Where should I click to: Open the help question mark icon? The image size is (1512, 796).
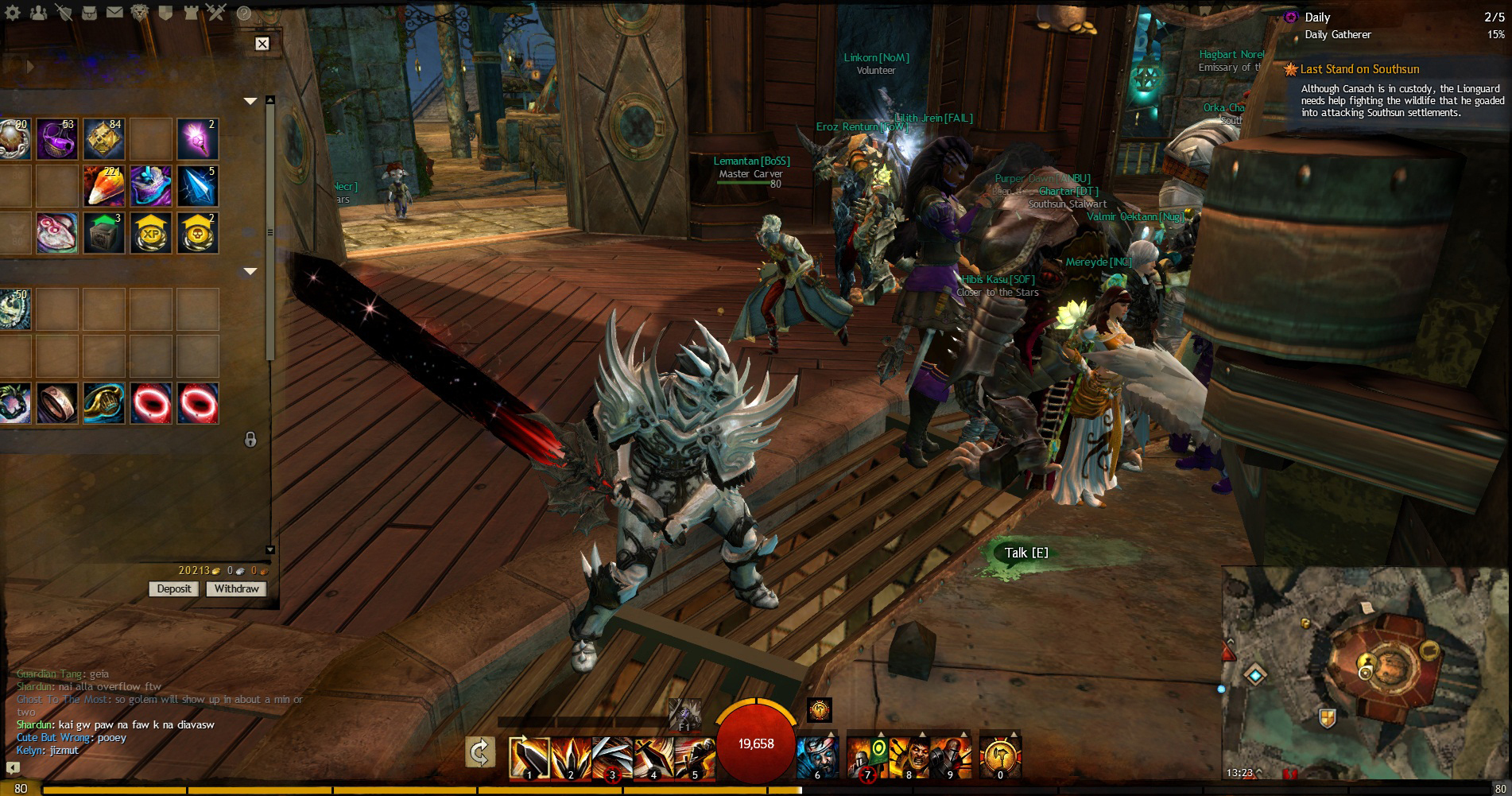(x=244, y=13)
